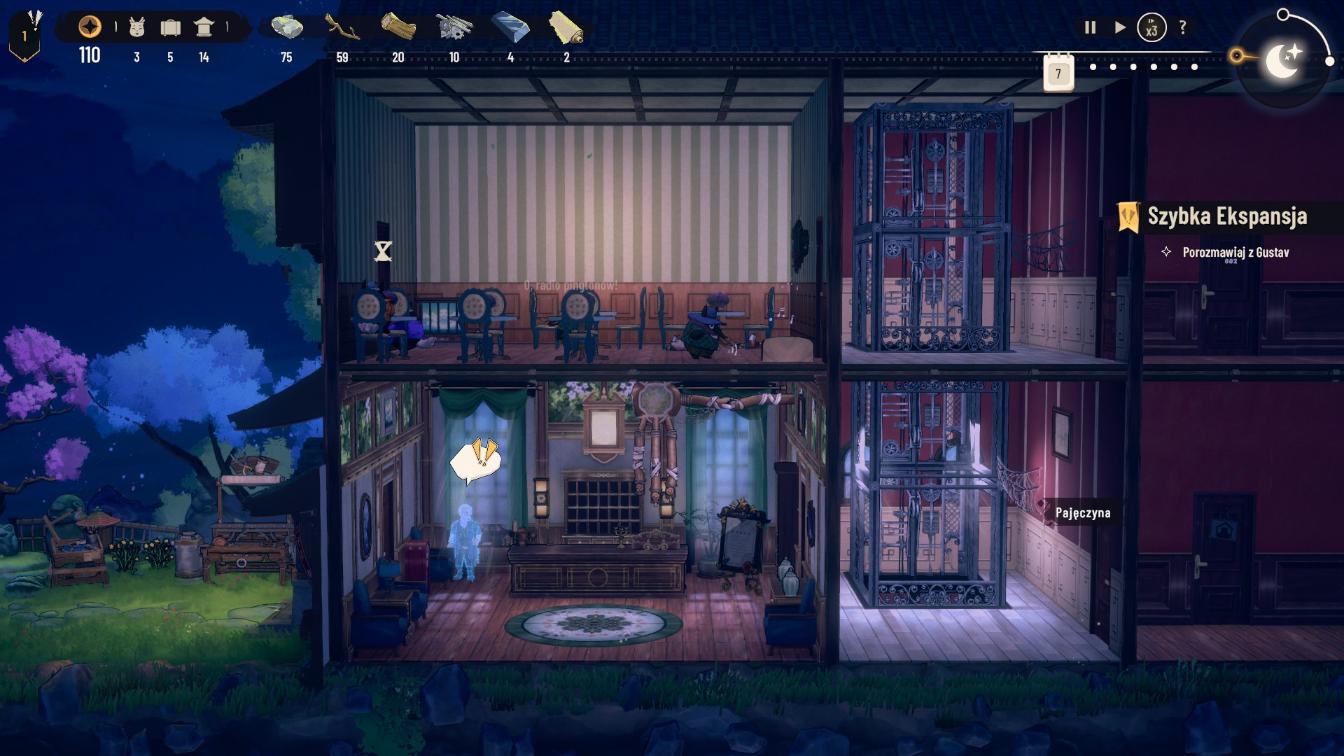Toggle the x3 fast-forward speed
Screen dimensions: 1344x756
pyautogui.click(x=1152, y=29)
